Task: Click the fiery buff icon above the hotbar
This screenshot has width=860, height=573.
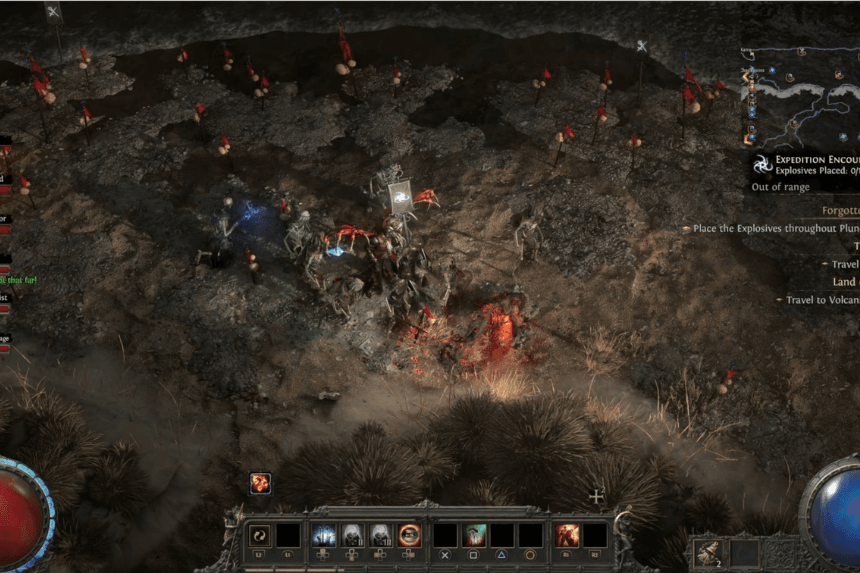Action: [x=261, y=484]
